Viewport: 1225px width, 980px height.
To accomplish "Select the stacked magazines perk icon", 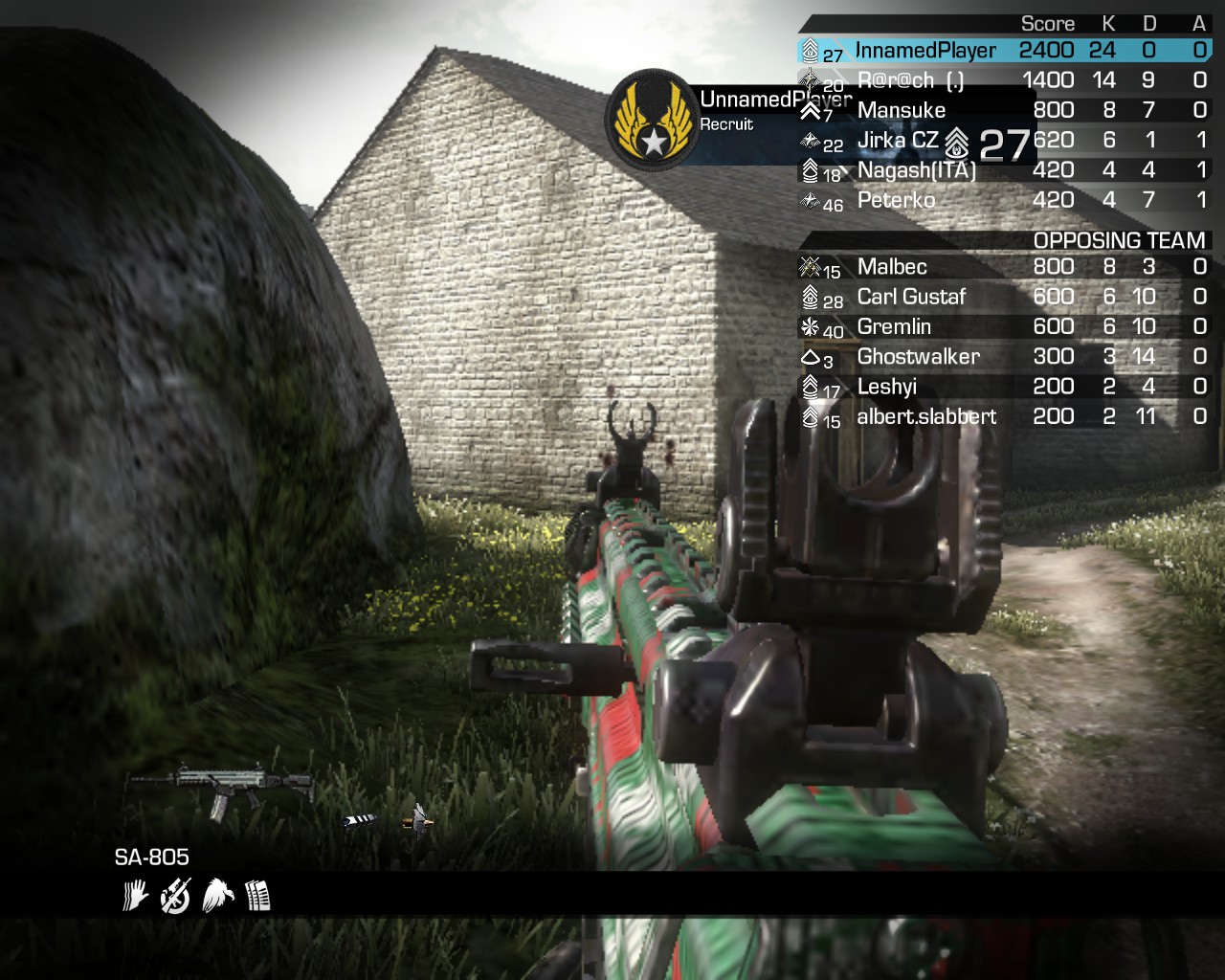I will pos(257,896).
